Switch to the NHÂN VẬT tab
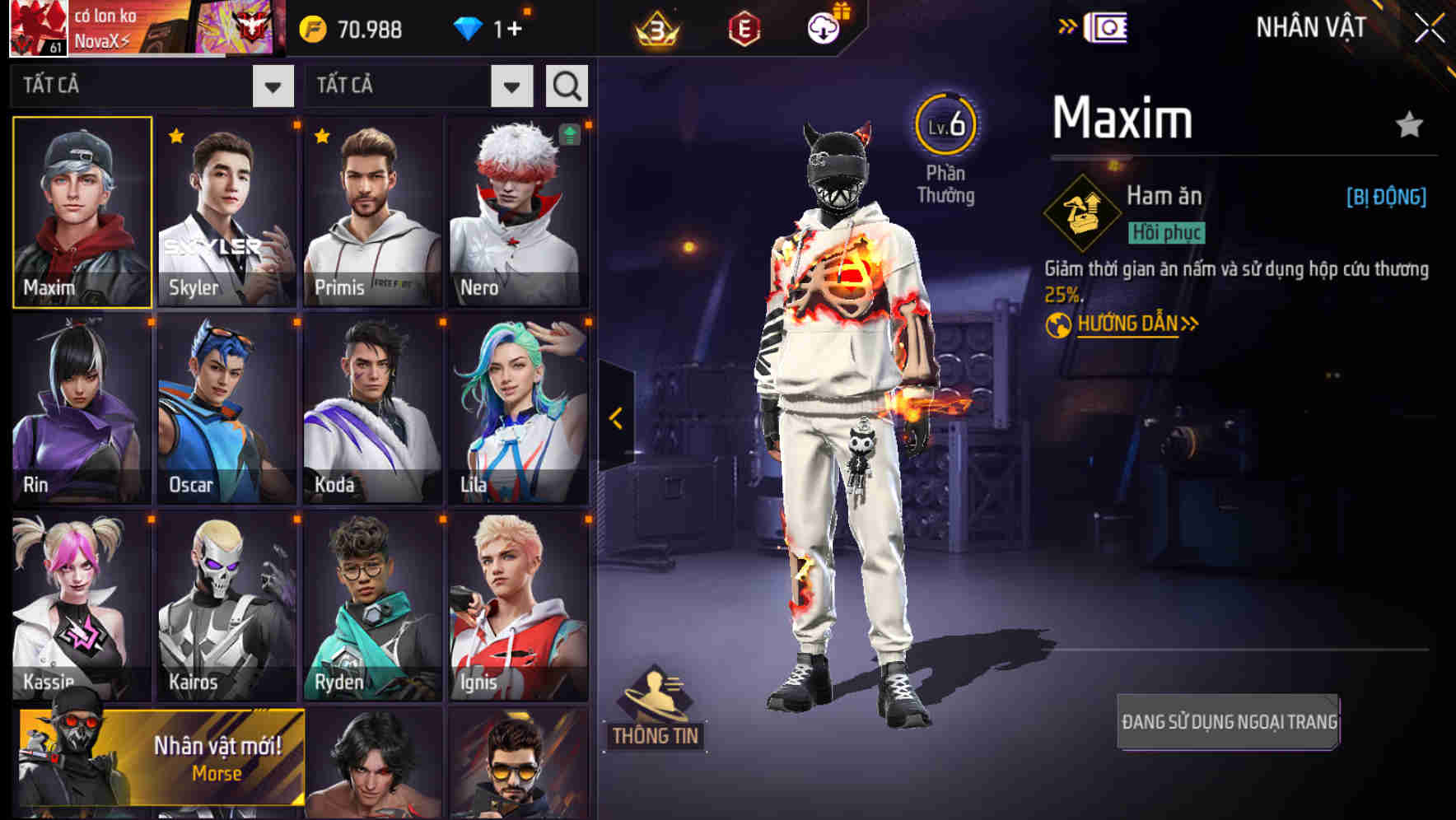The image size is (1456, 820). (x=1310, y=26)
